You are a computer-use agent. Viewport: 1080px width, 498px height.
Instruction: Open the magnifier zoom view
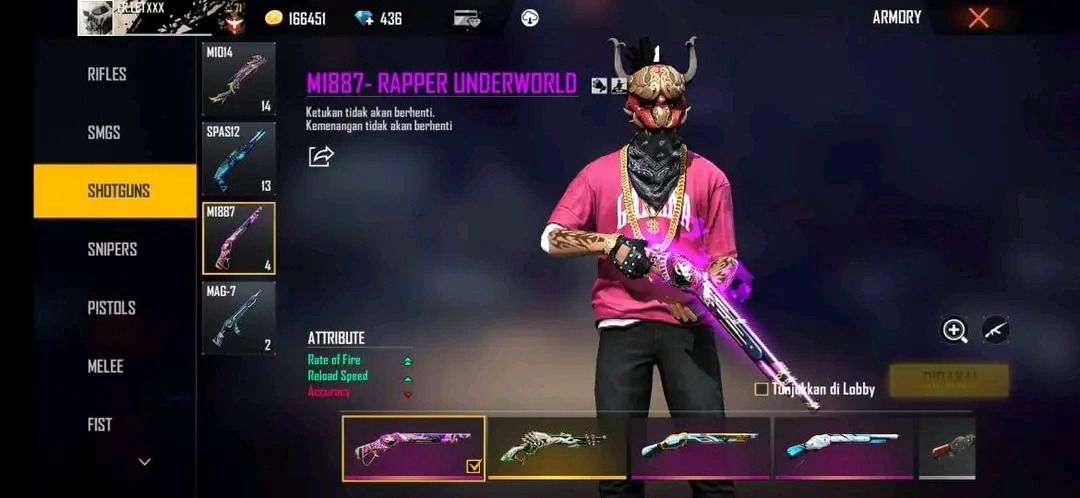[955, 331]
